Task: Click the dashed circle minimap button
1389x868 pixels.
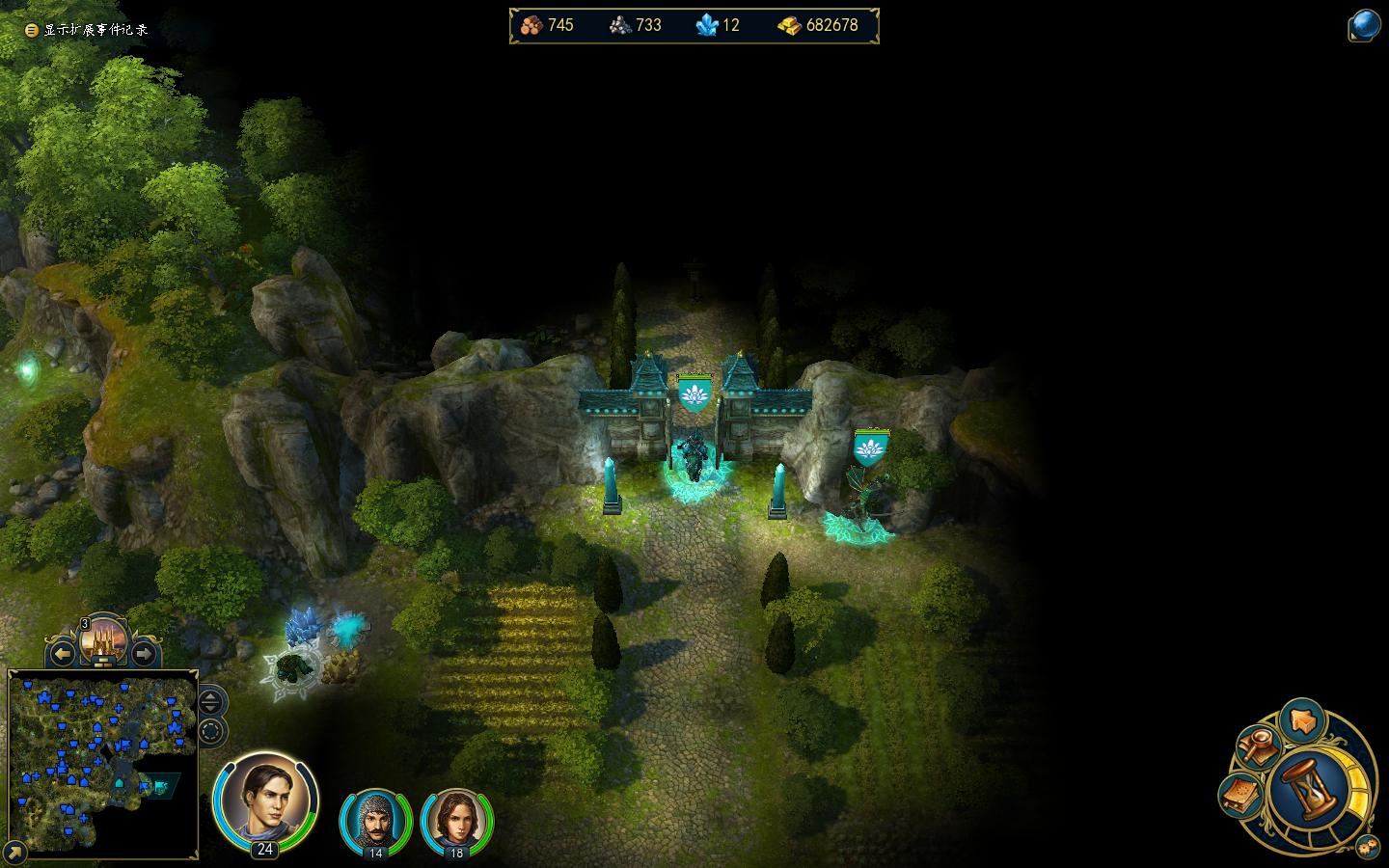Action: pyautogui.click(x=212, y=731)
